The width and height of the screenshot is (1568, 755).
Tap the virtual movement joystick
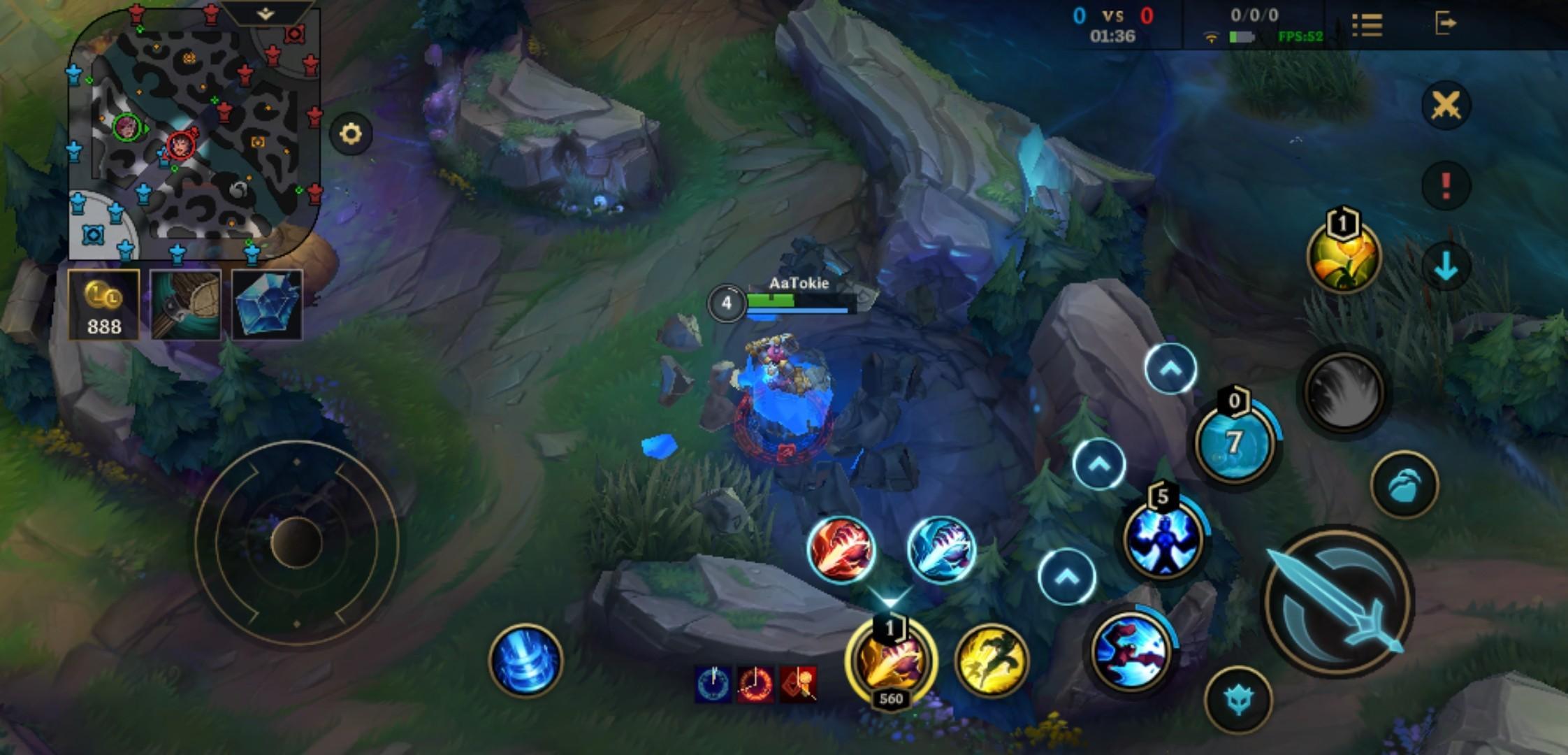pos(296,542)
